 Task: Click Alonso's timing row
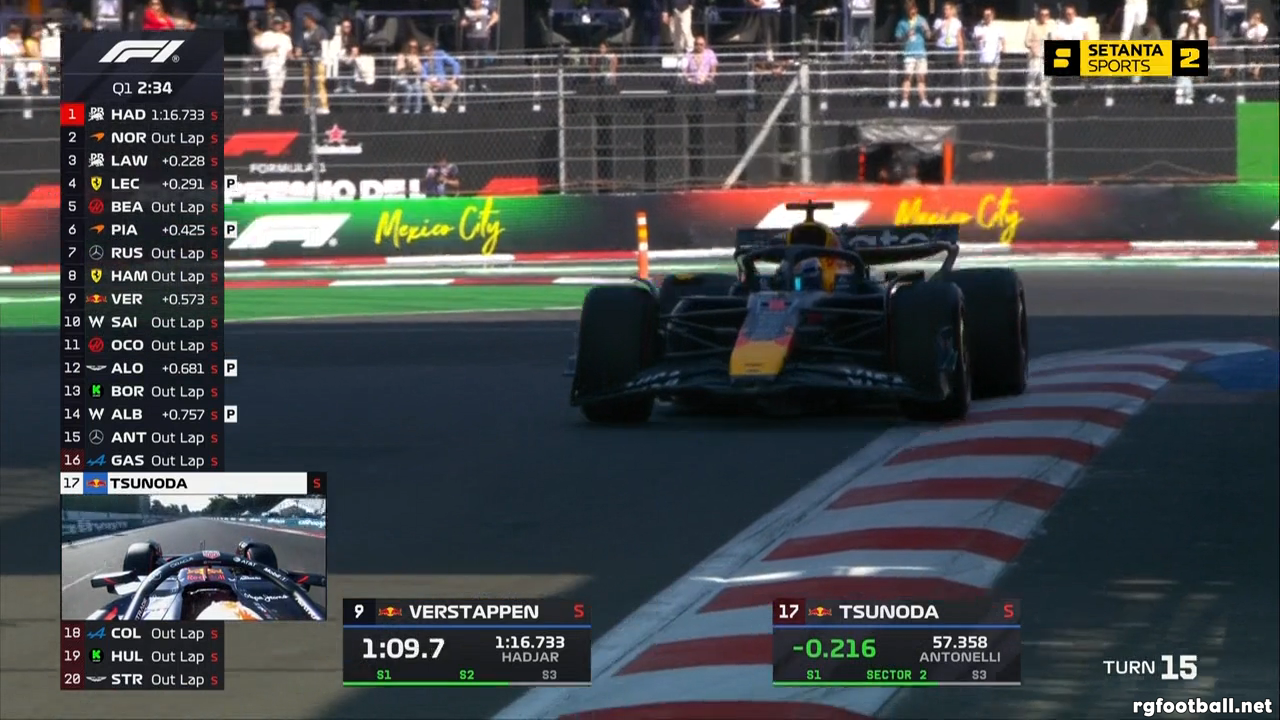(141, 368)
